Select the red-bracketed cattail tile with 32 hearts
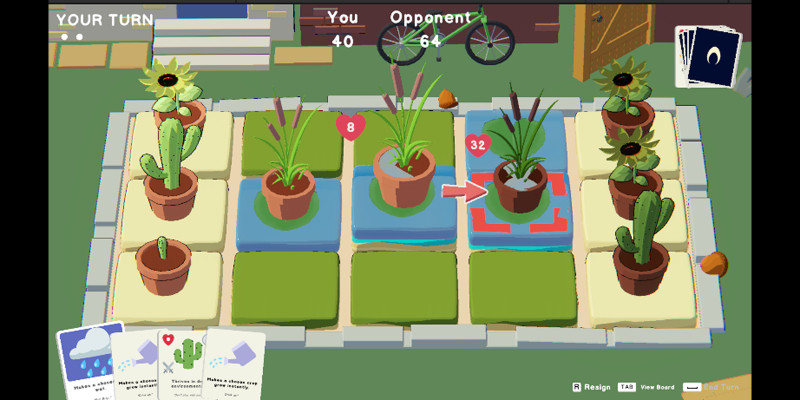 [520, 195]
